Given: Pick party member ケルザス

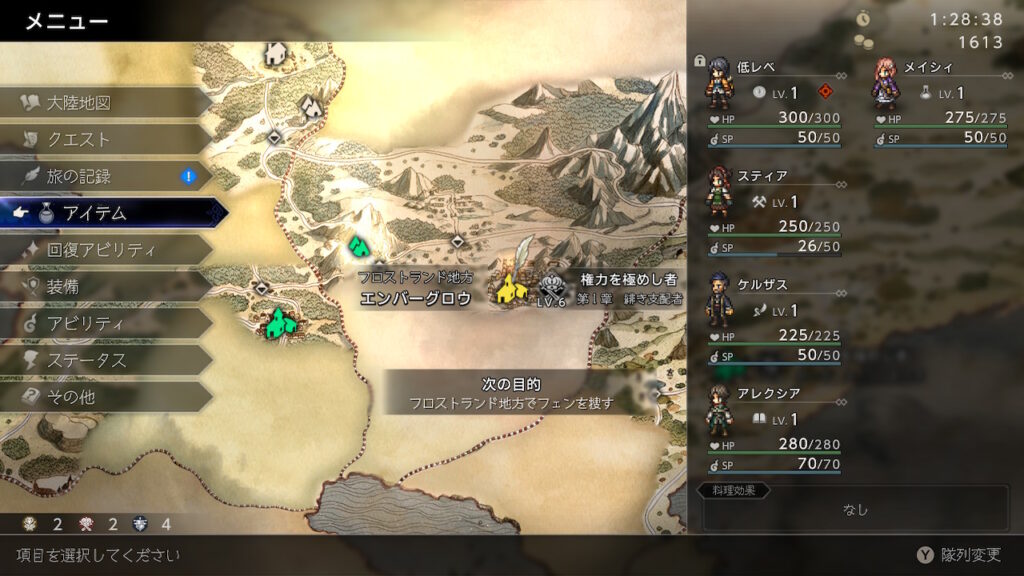Looking at the screenshot, I should tap(768, 318).
